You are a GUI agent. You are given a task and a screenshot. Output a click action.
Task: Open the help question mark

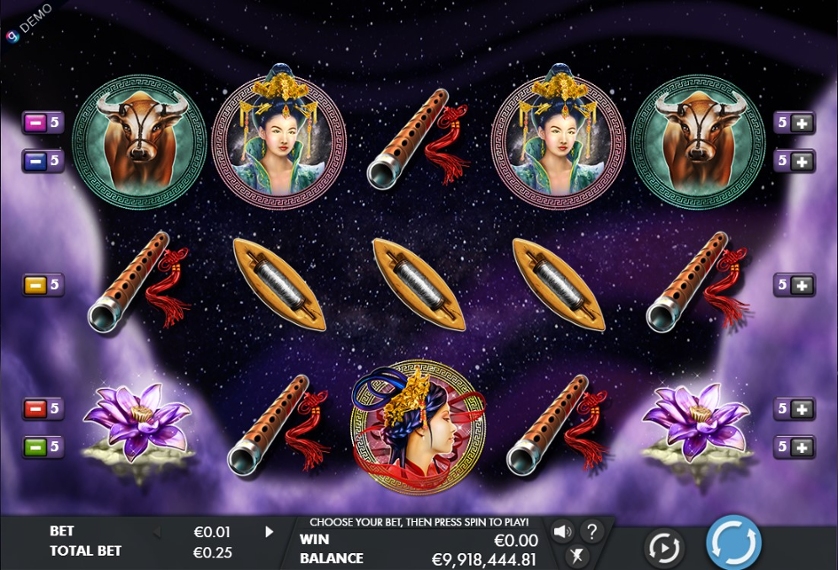coord(592,531)
